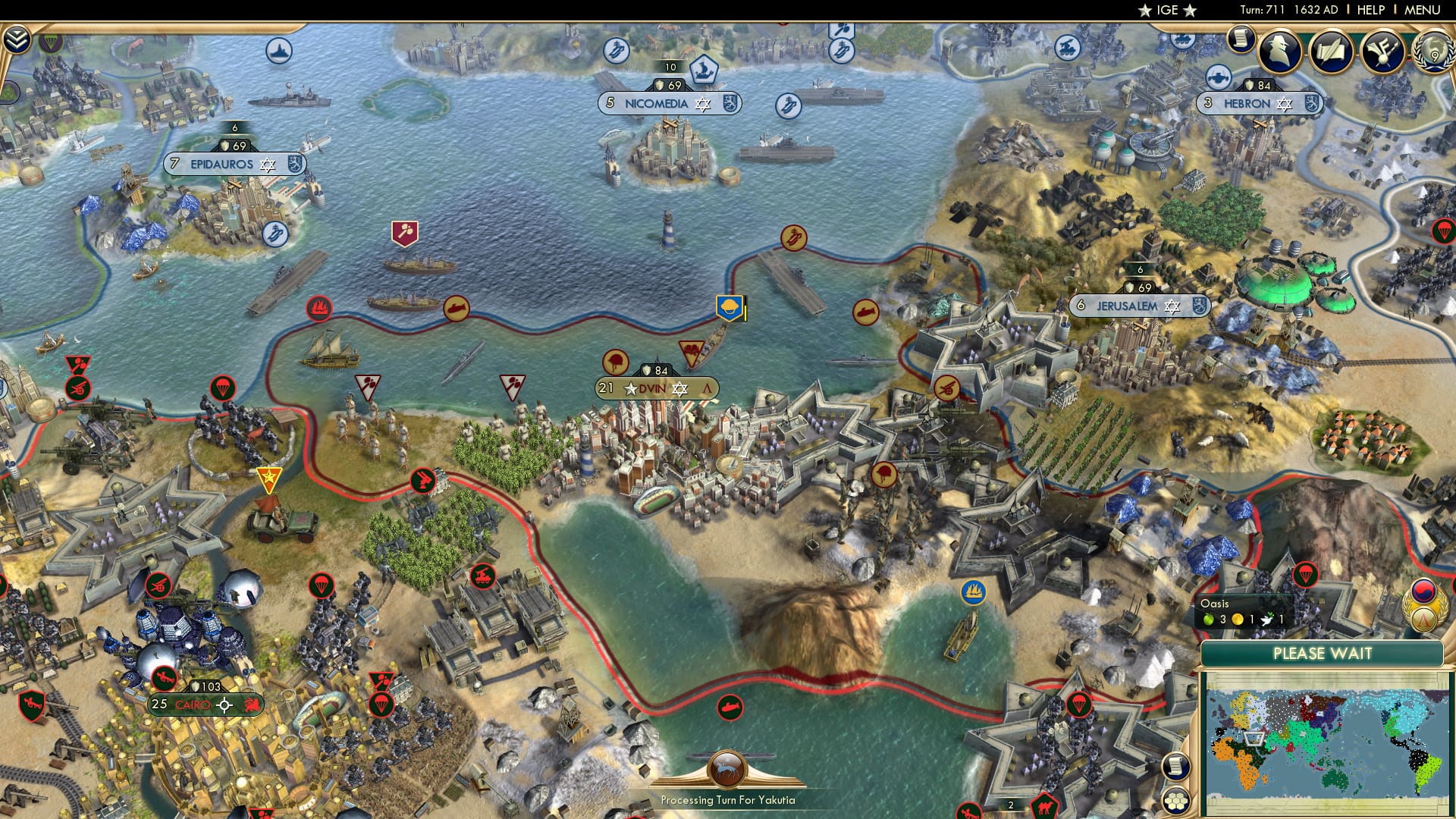Toggle strategic view with the hex grid icon
The height and width of the screenshot is (819, 1456).
(1175, 802)
